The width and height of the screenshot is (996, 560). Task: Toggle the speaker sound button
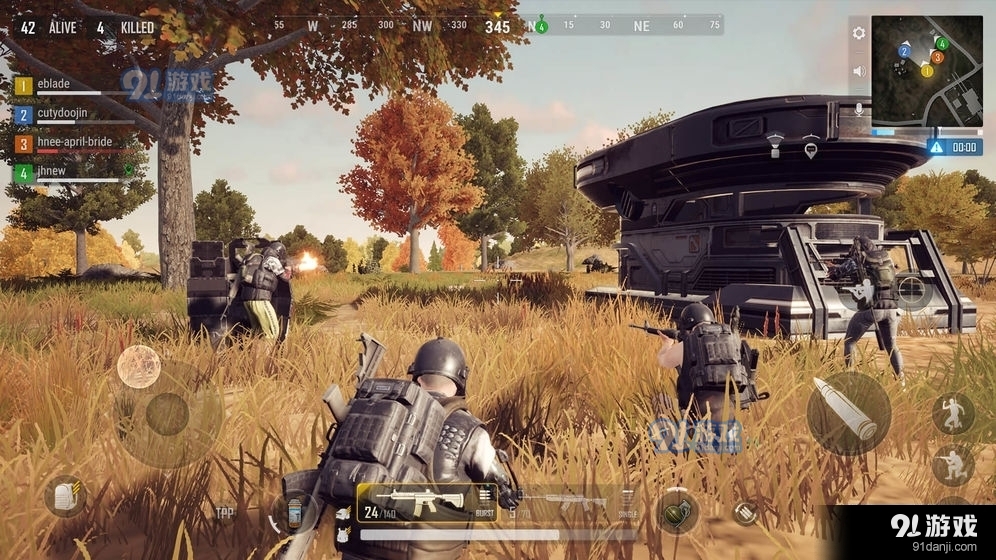point(858,71)
